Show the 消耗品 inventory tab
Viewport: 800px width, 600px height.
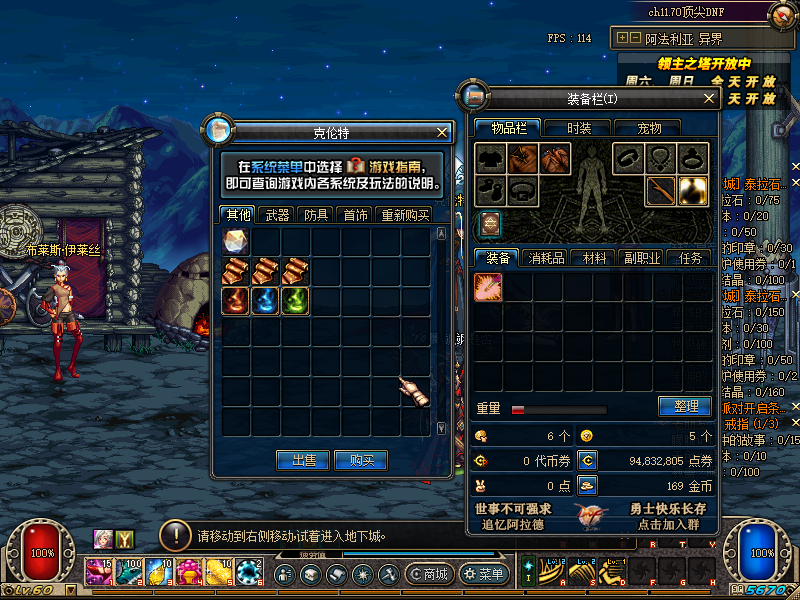point(546,258)
